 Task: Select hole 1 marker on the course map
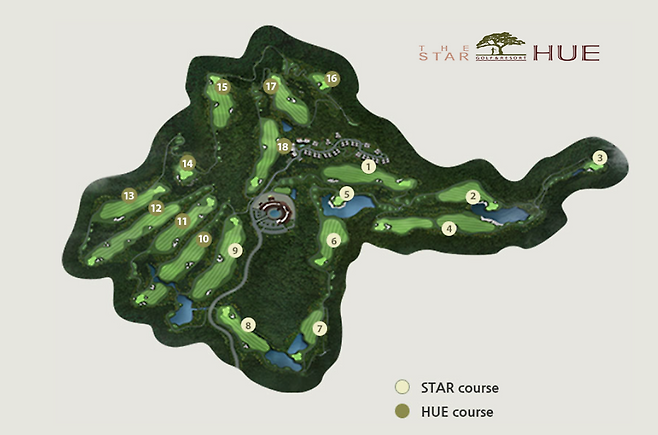[x=369, y=167]
